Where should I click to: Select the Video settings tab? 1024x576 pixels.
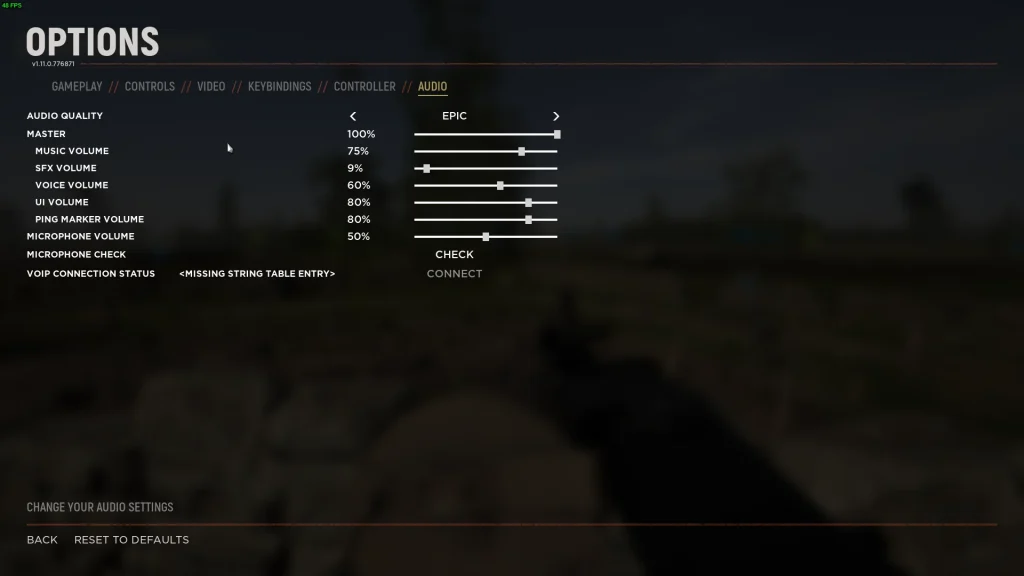pos(211,87)
